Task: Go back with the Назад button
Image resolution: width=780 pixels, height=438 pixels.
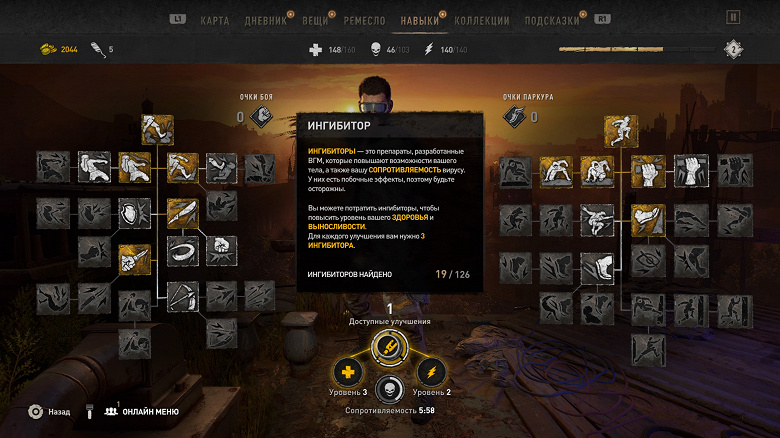Action: click(x=48, y=411)
